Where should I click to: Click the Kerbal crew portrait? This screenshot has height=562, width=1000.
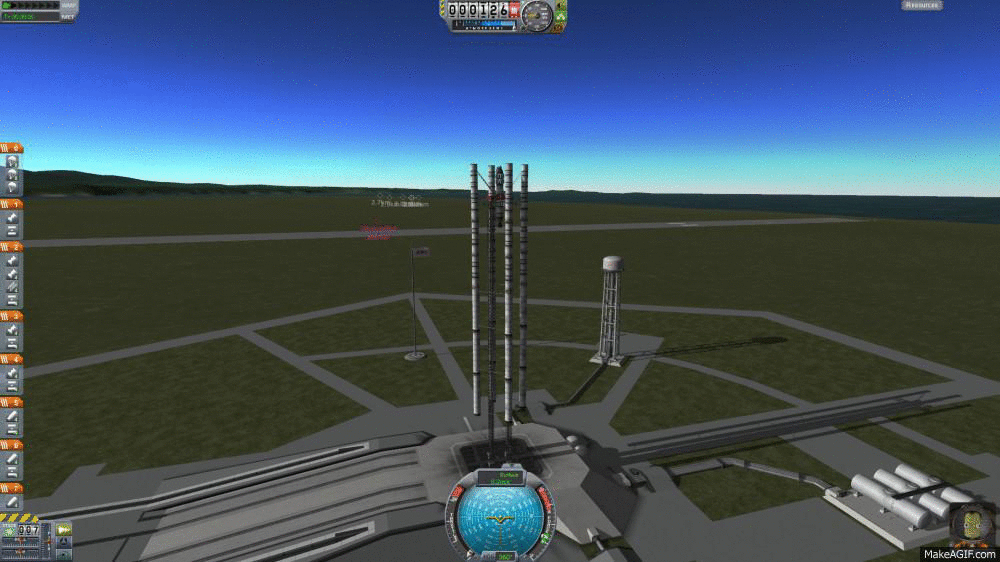pos(972,524)
